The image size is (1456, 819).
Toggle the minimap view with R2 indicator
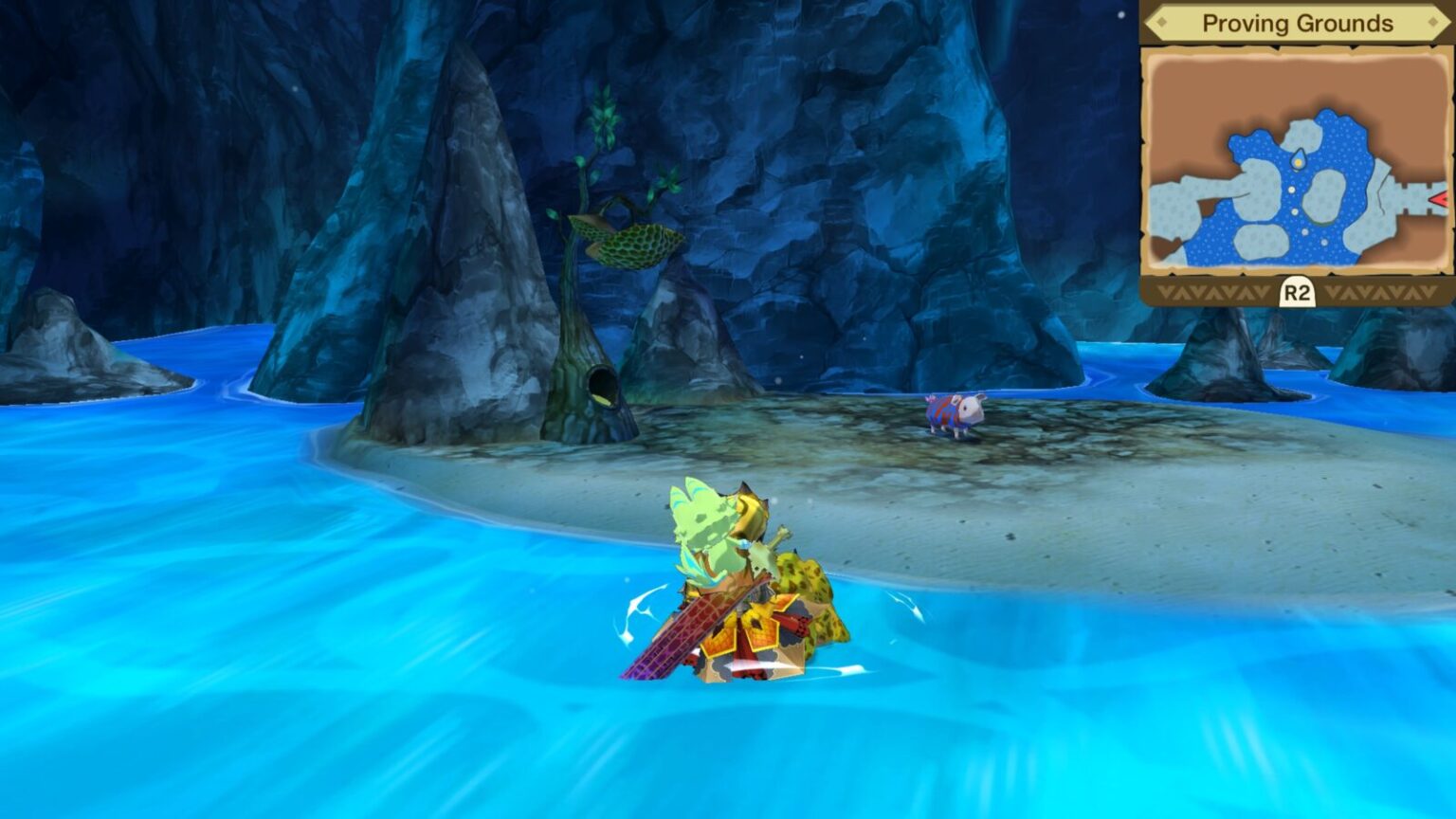coord(1297,290)
